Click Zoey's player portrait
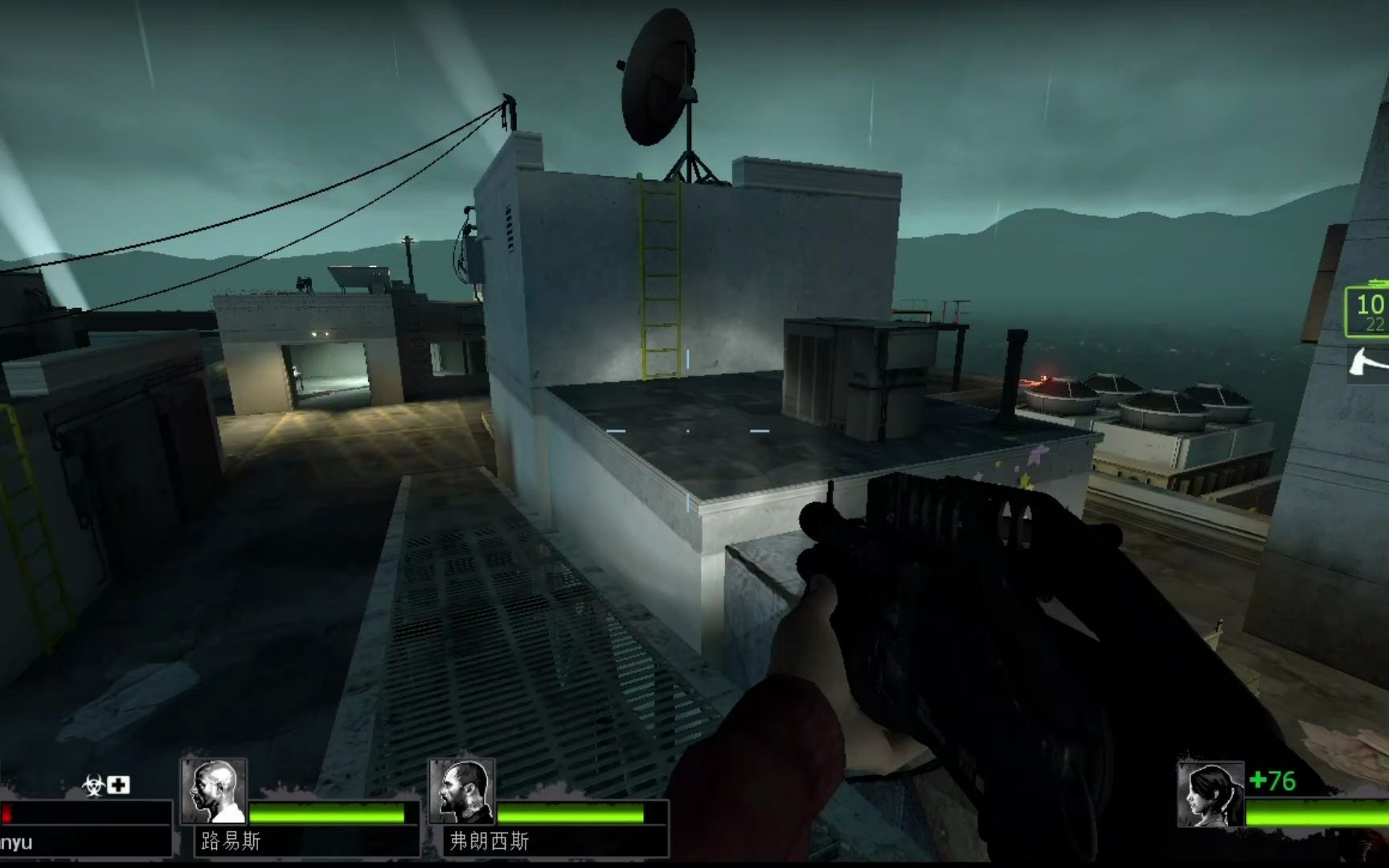This screenshot has height=868, width=1389. 1211,796
